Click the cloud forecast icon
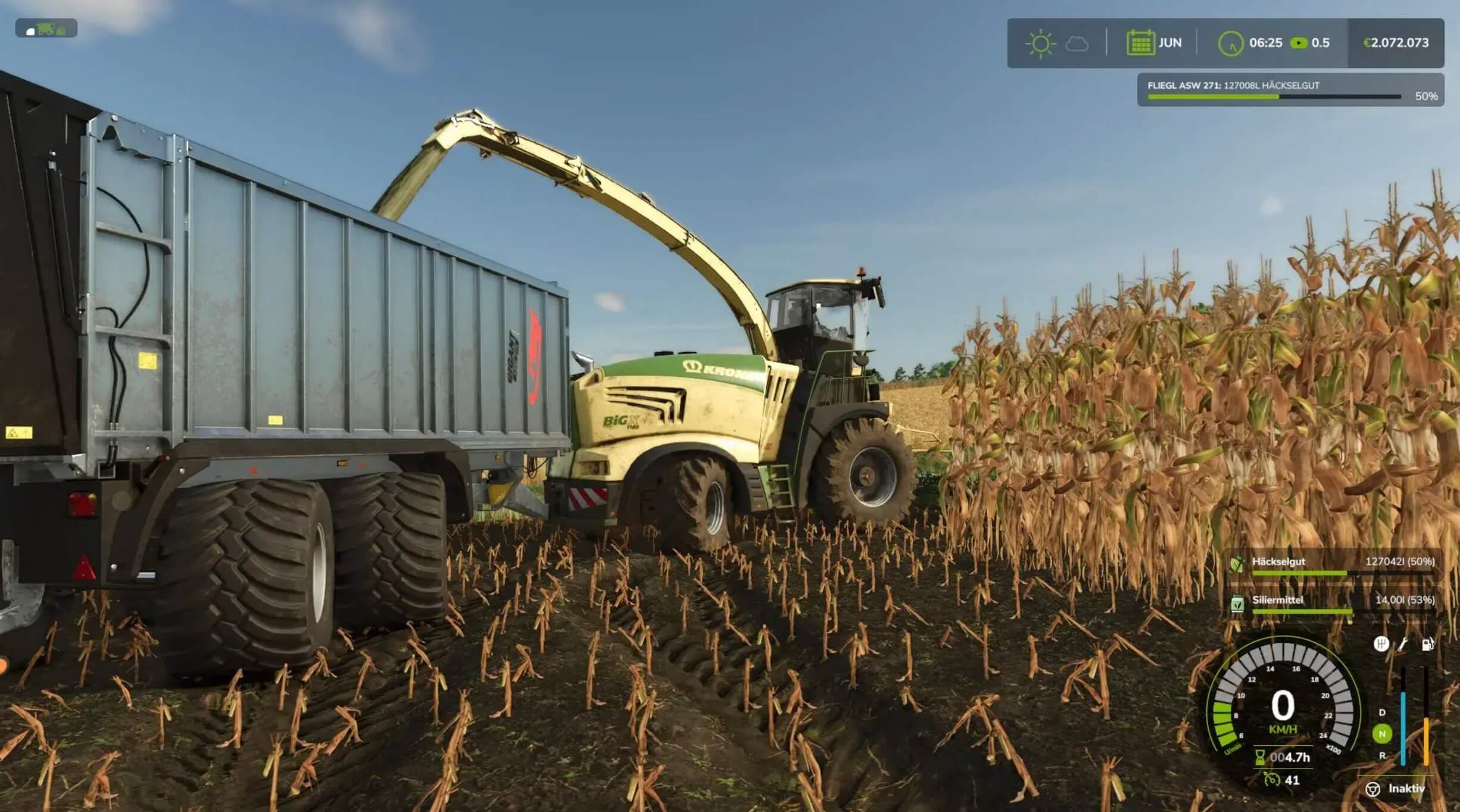This screenshot has height=812, width=1460. pos(1077,44)
